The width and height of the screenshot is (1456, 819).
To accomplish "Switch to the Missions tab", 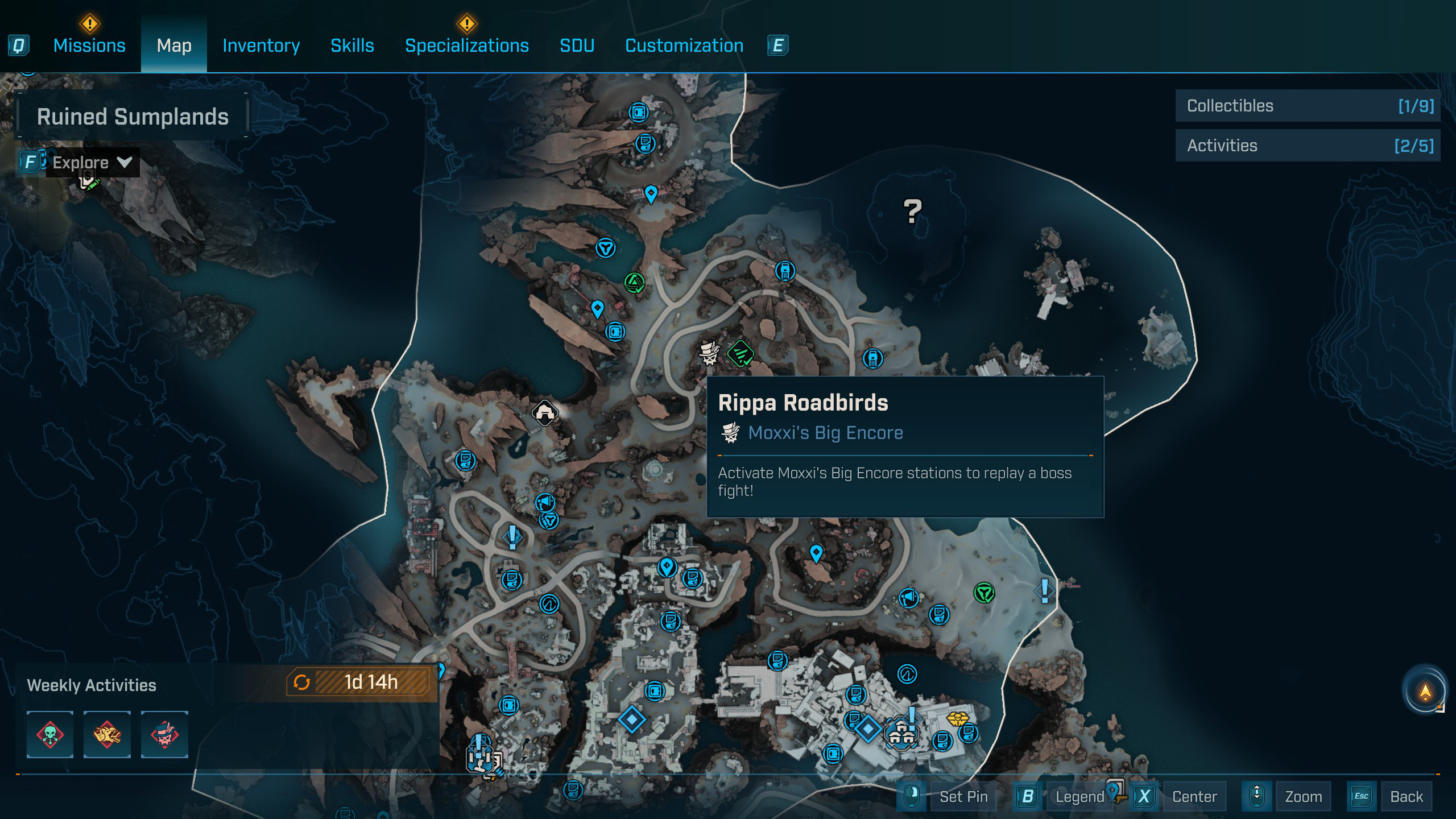I will pyautogui.click(x=89, y=45).
